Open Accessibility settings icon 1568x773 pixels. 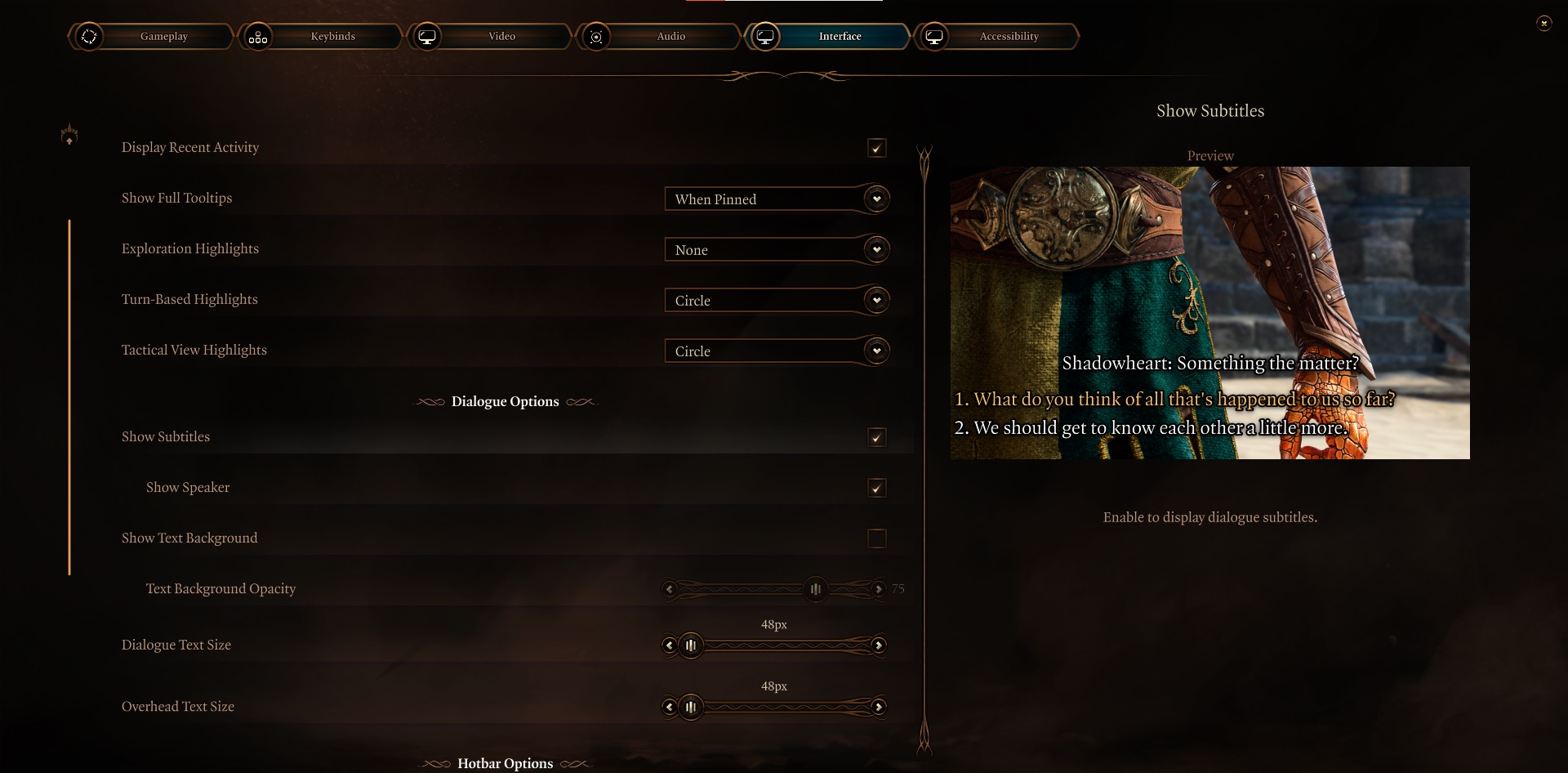[x=935, y=36]
